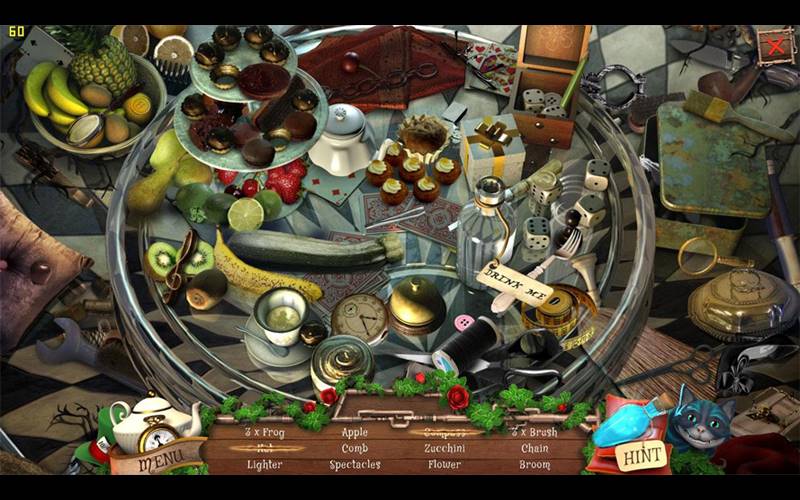Viewport: 800px width, 500px height.
Task: Select the Flower entry in the list
Action: click(x=444, y=465)
